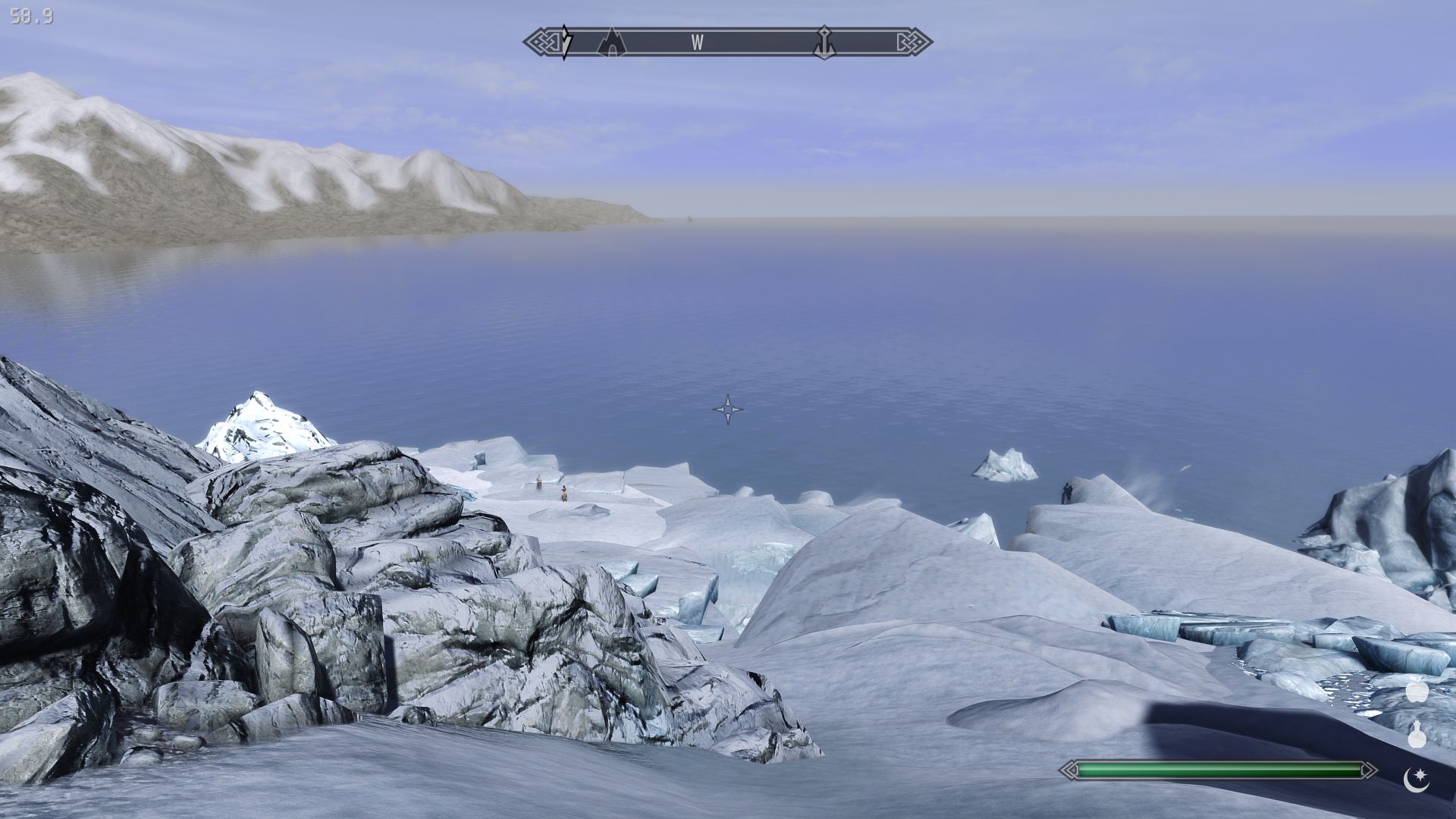The height and width of the screenshot is (819, 1456).
Task: Click the cave marker on the compass
Action: tap(611, 42)
